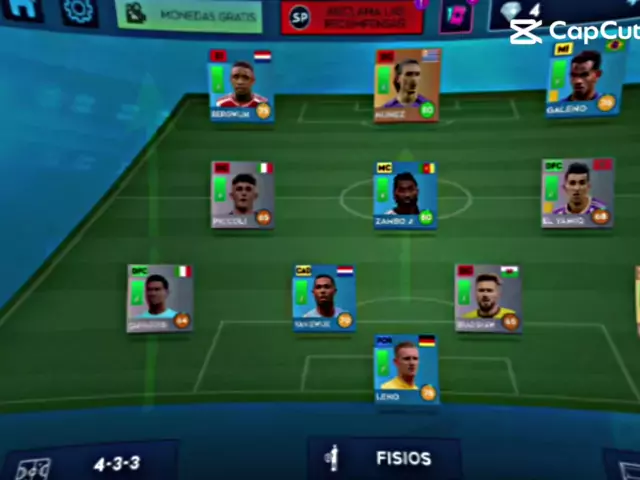640x480 pixels.
Task: Choose the Welsh defender's card
Action: pyautogui.click(x=487, y=298)
